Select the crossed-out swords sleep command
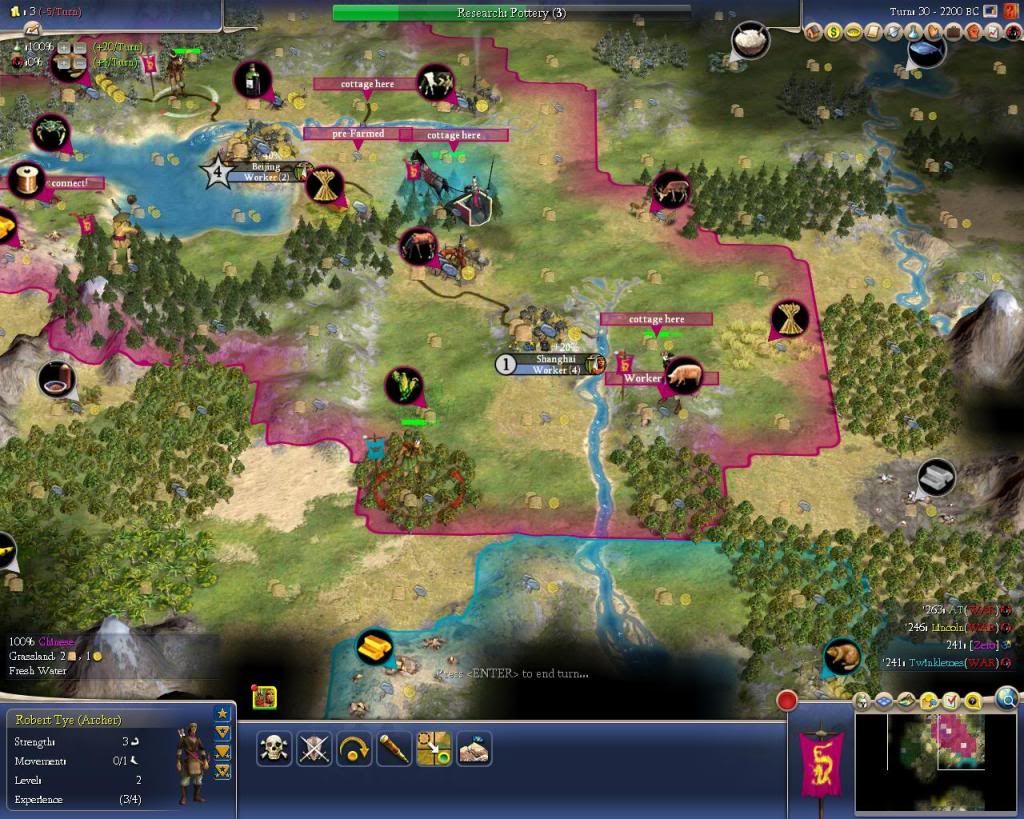Viewport: 1024px width, 819px height. pyautogui.click(x=314, y=748)
